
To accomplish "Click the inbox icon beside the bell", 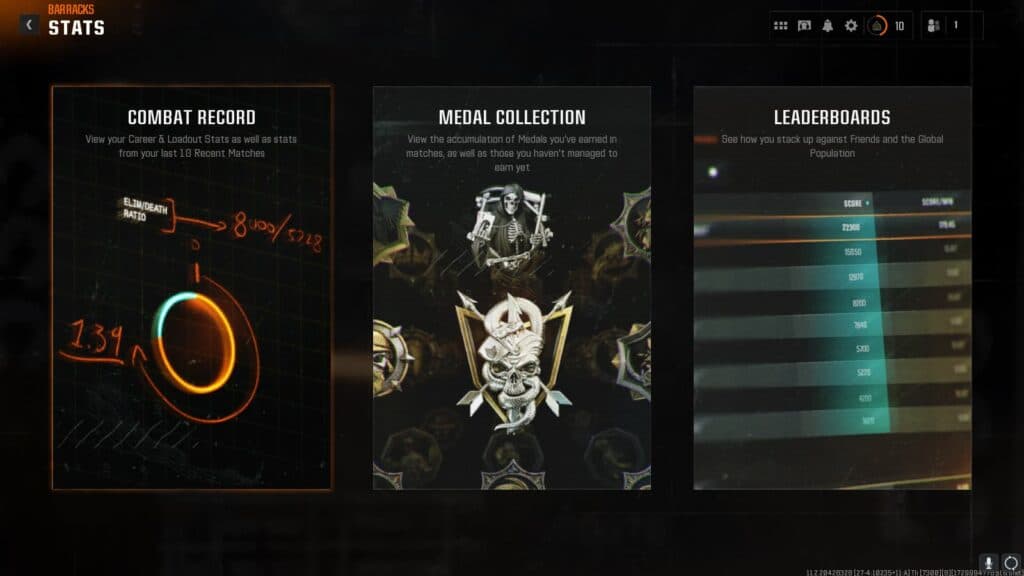I will click(x=804, y=26).
